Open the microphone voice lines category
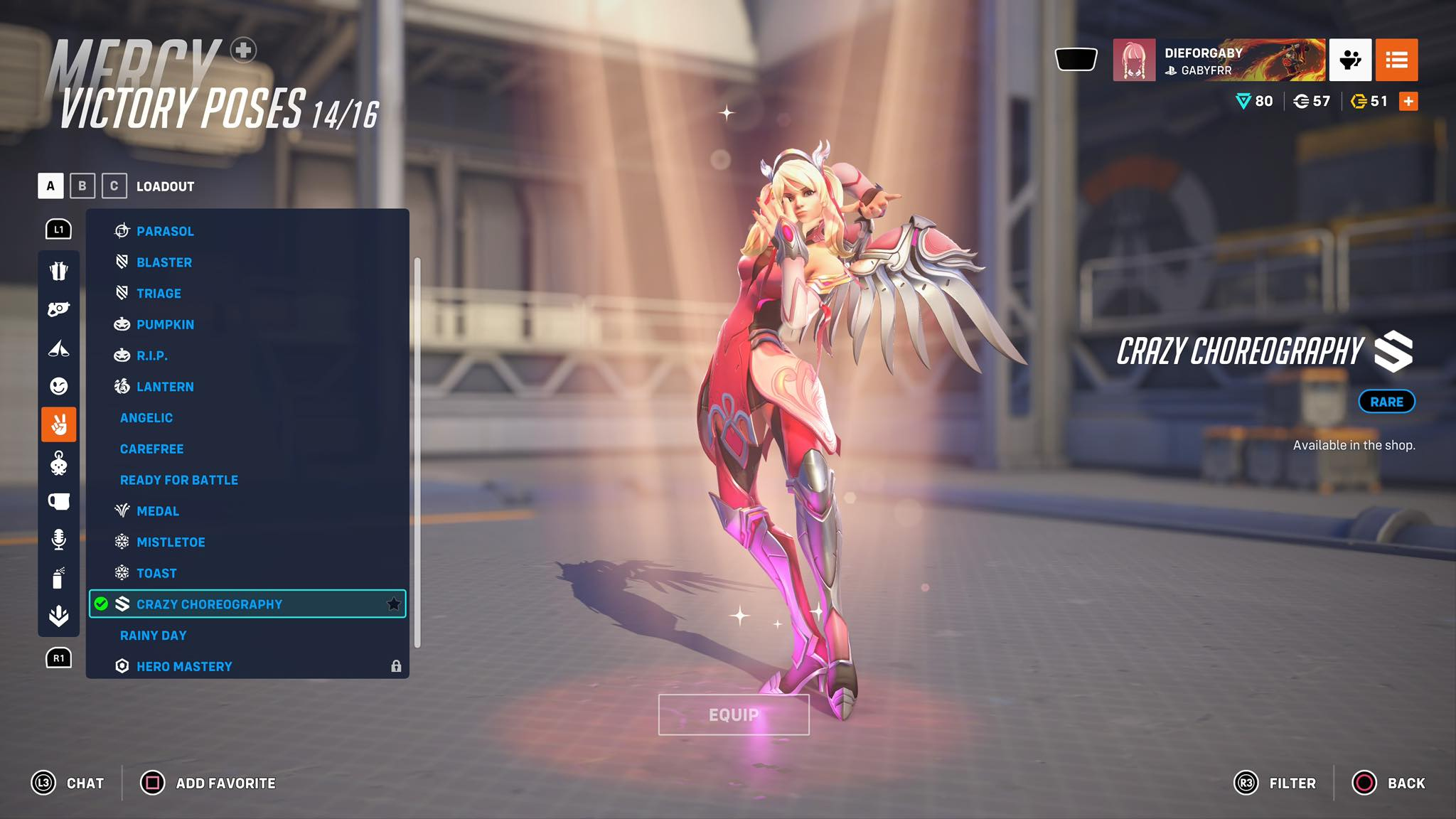The width and height of the screenshot is (1456, 819). [59, 540]
